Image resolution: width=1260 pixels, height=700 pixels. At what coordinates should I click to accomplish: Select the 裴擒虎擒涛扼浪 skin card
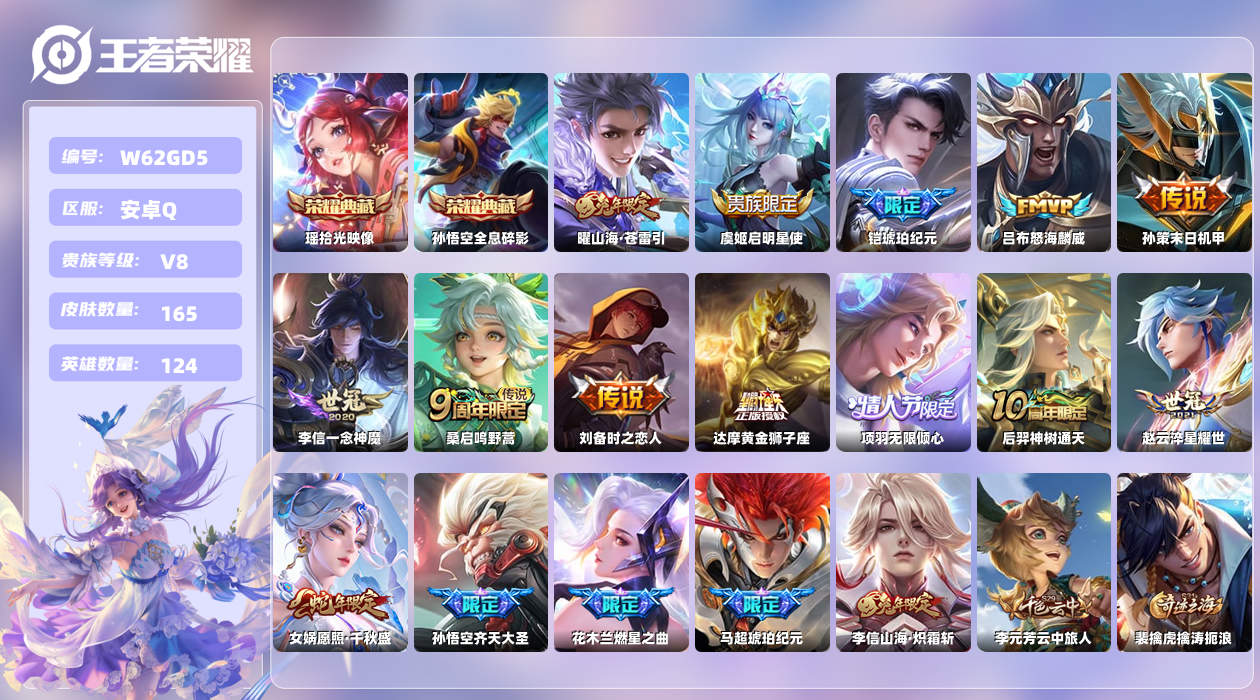pos(1184,562)
